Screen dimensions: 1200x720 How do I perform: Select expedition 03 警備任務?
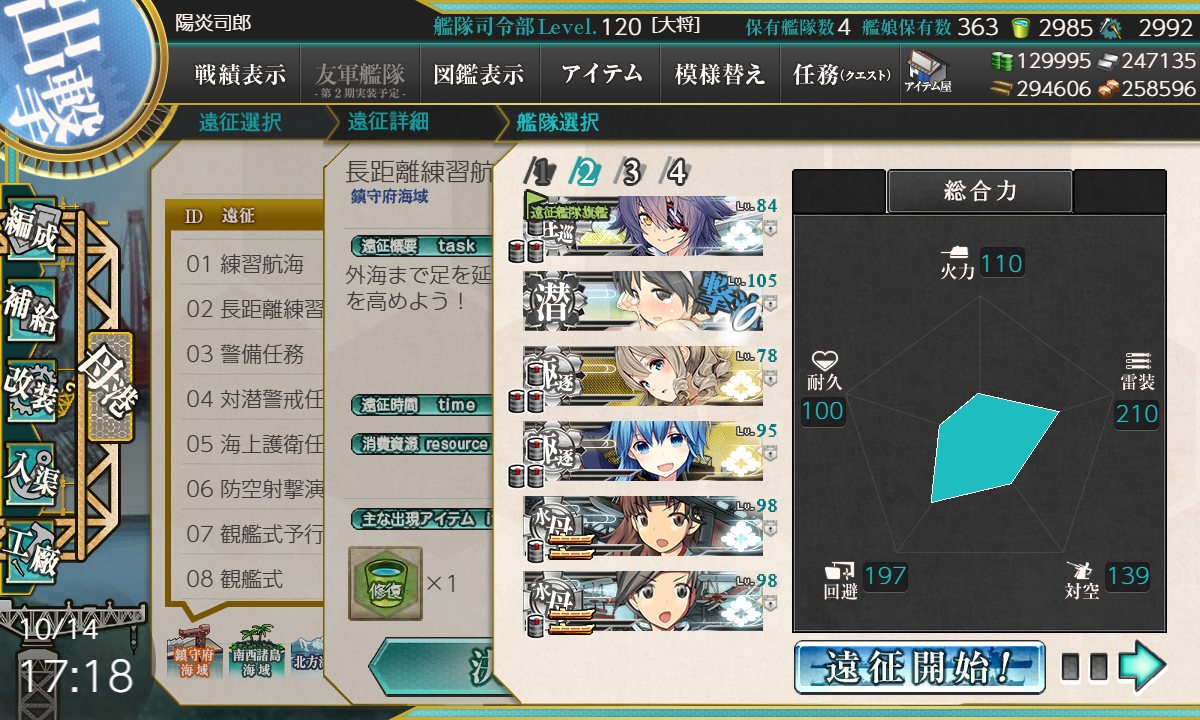coord(246,354)
